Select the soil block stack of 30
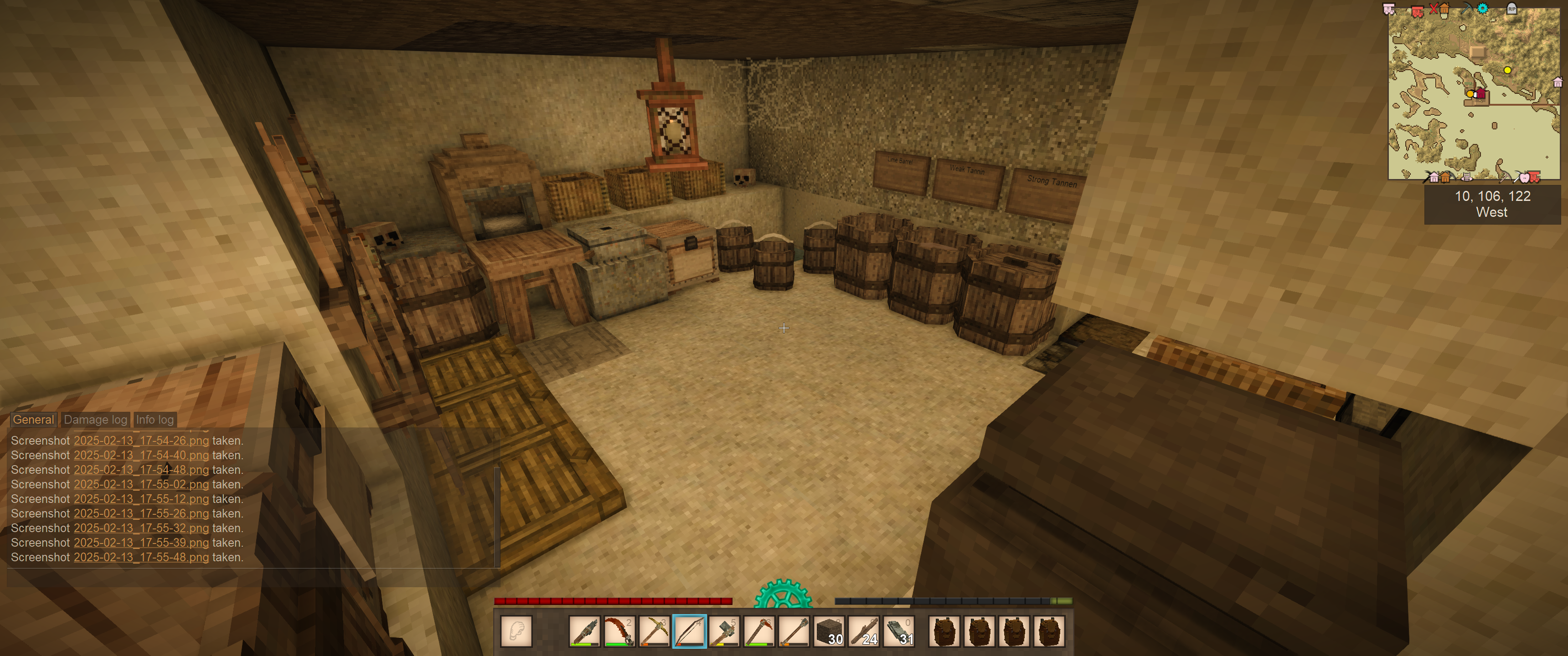Image resolution: width=1568 pixels, height=656 pixels. (829, 631)
